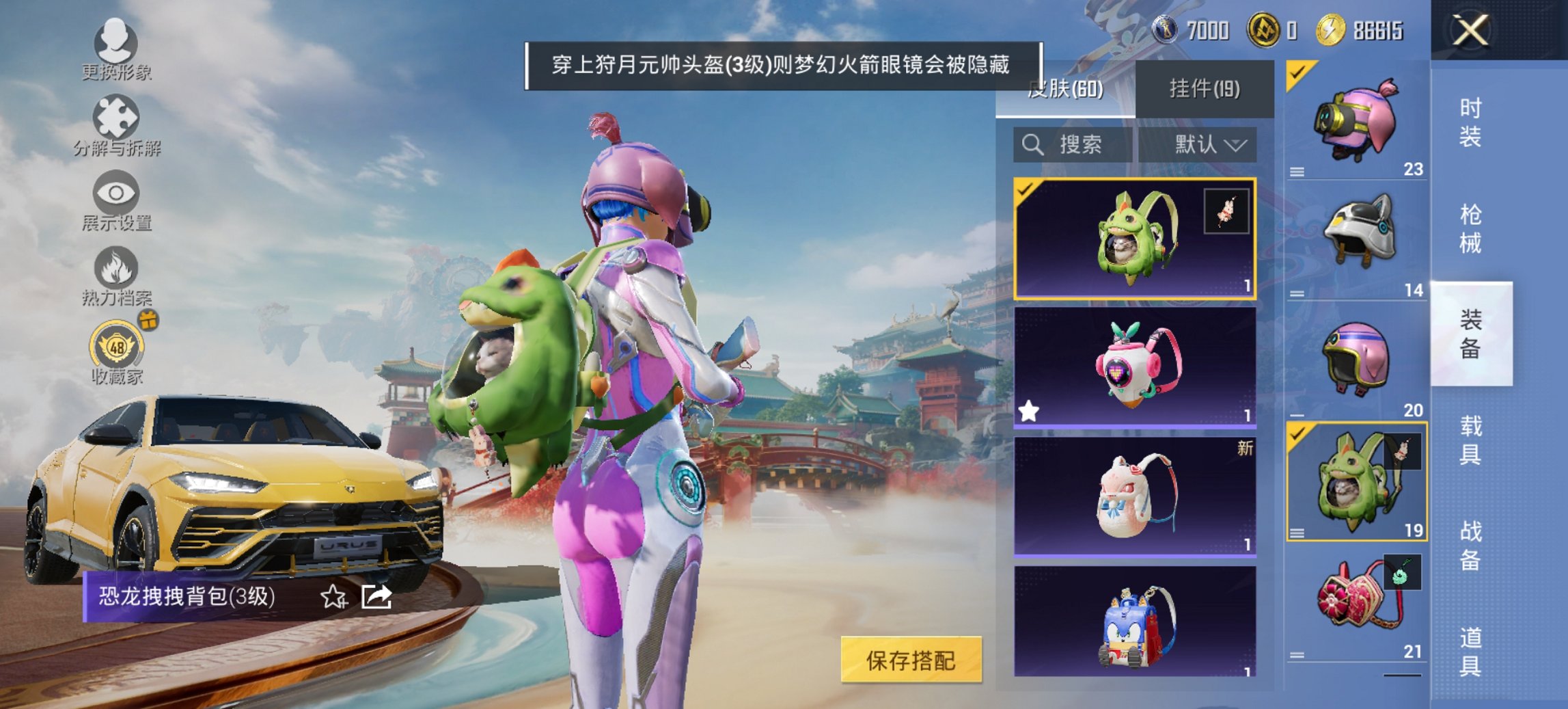Select the 分解与拆解 dismantle tool

click(x=118, y=125)
